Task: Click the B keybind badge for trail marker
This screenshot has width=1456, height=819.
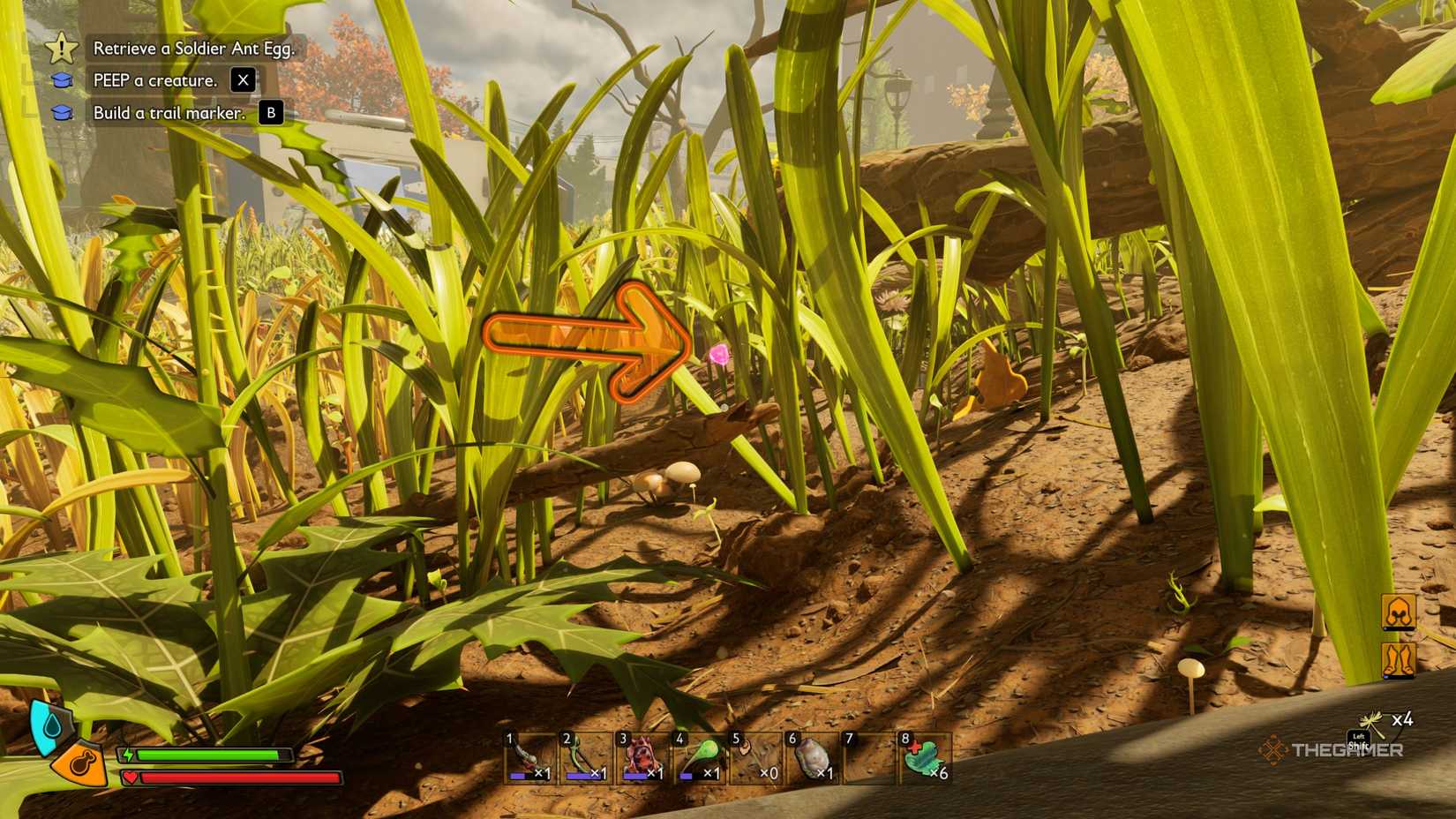Action: pos(270,112)
